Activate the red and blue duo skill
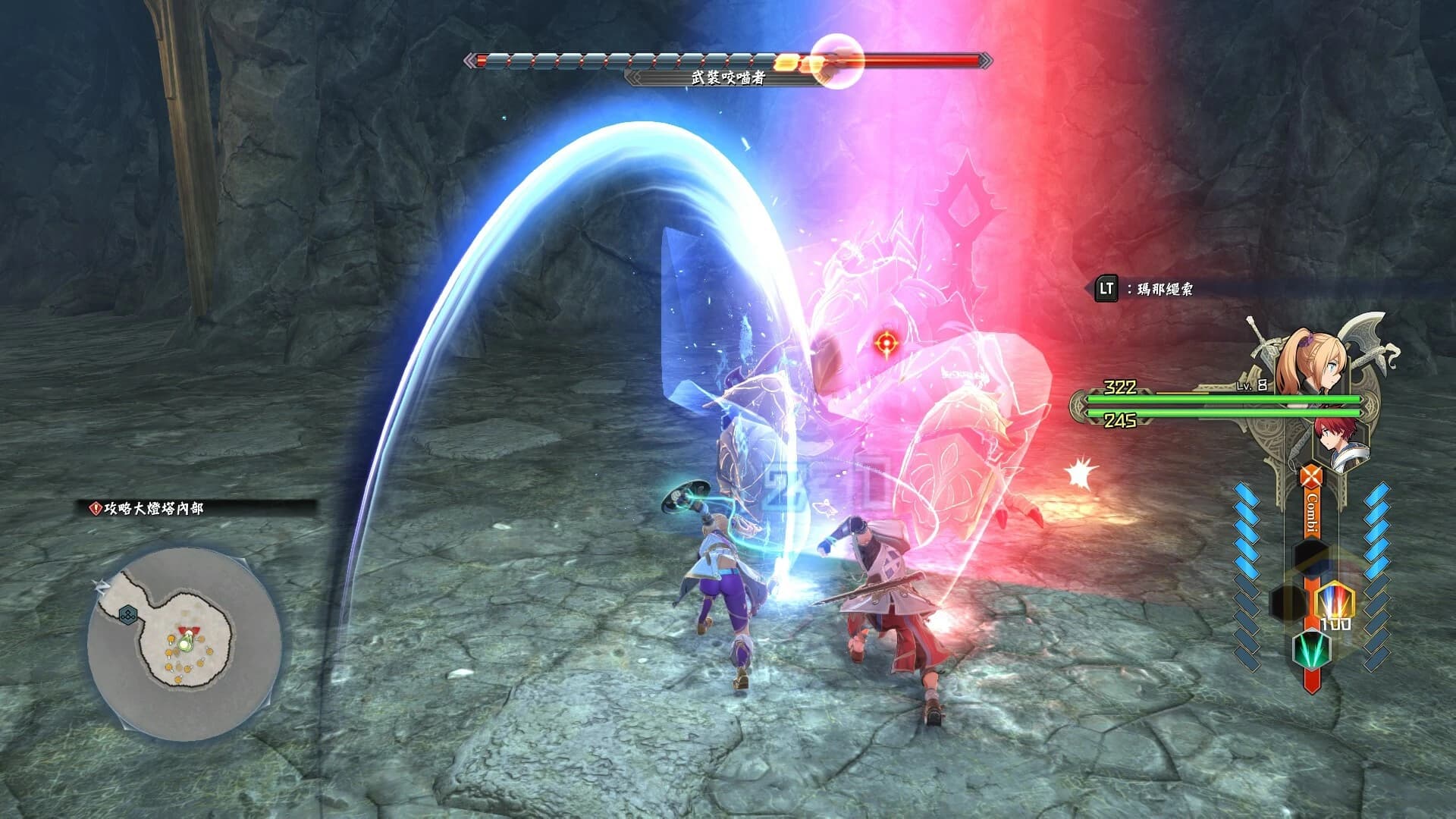The image size is (1456, 819). (x=1335, y=603)
